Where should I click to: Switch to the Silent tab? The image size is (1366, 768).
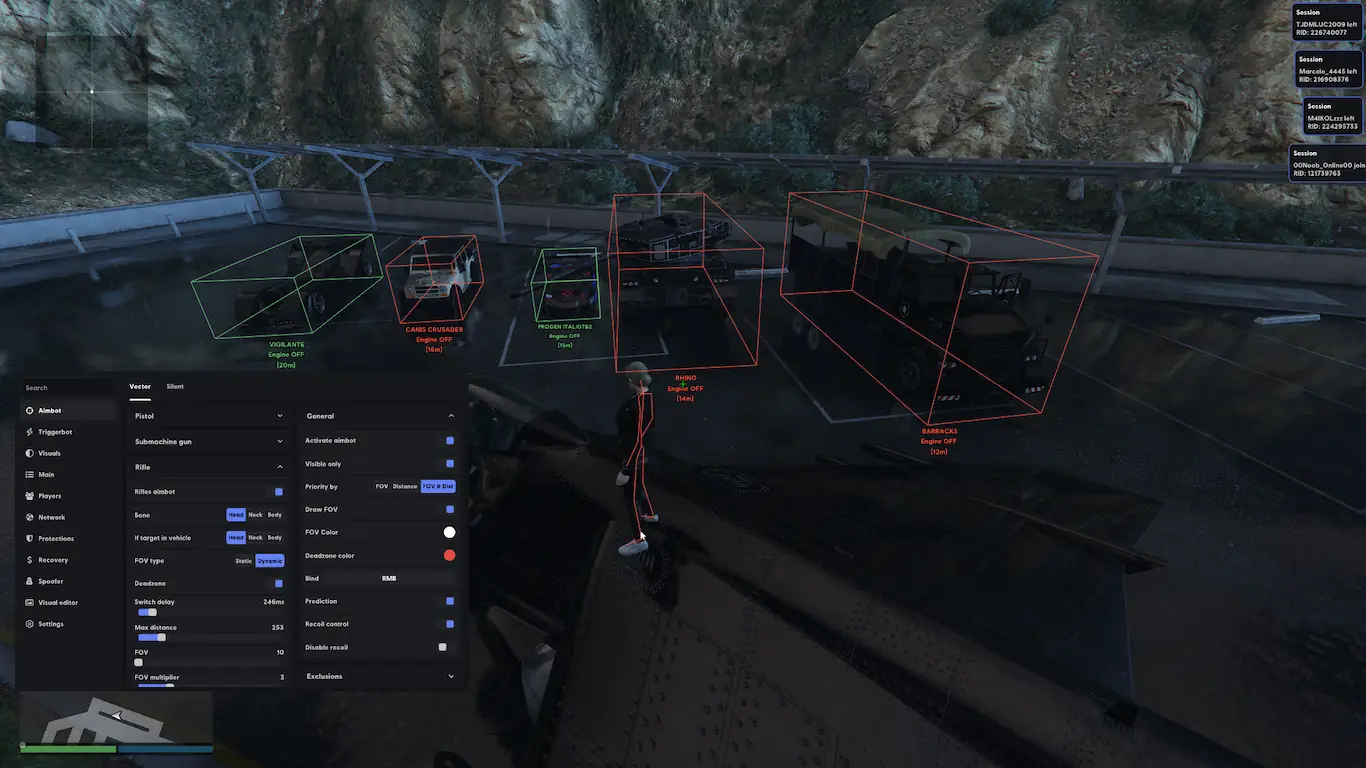point(175,386)
